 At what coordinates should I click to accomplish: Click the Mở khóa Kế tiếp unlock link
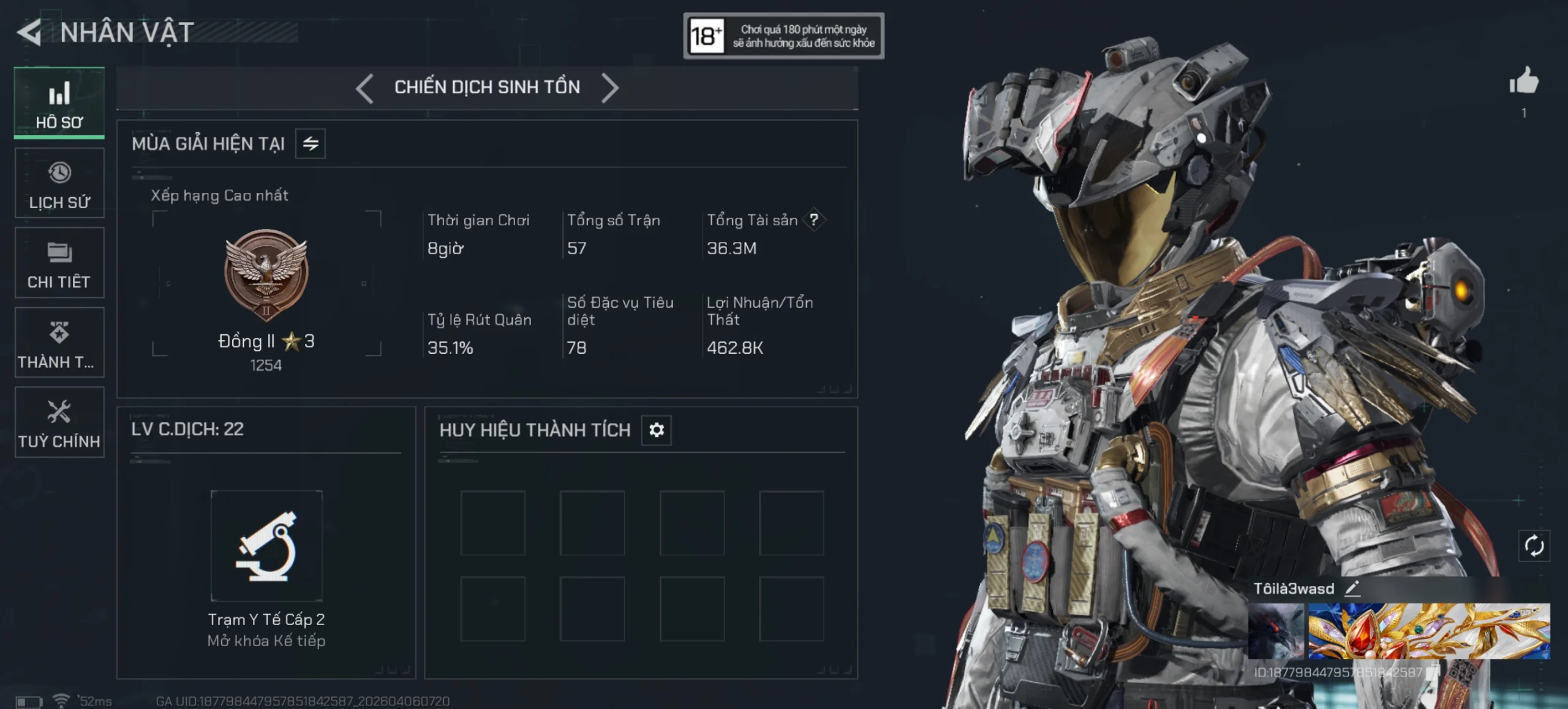(266, 641)
